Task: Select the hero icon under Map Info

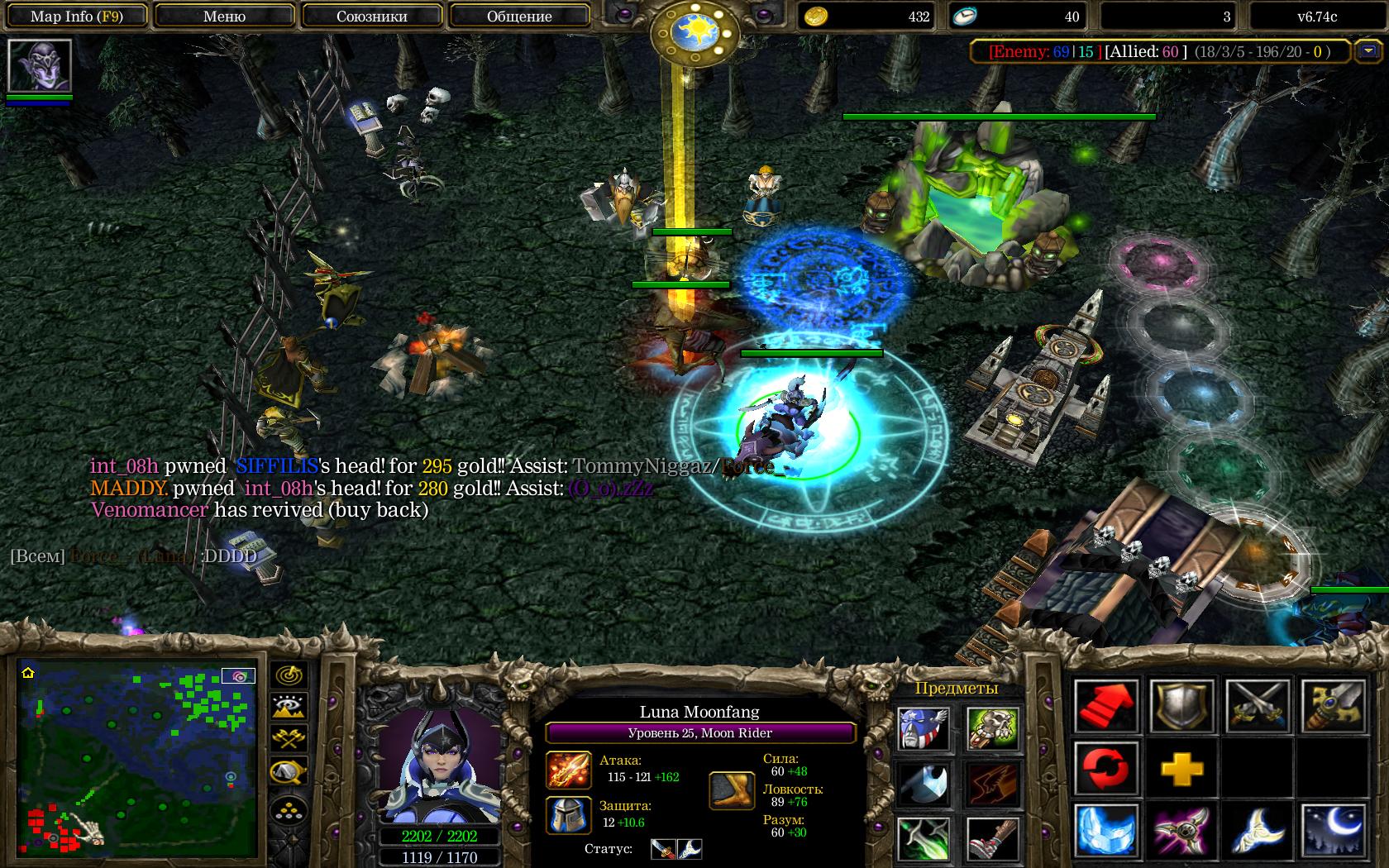Action: pos(40,65)
